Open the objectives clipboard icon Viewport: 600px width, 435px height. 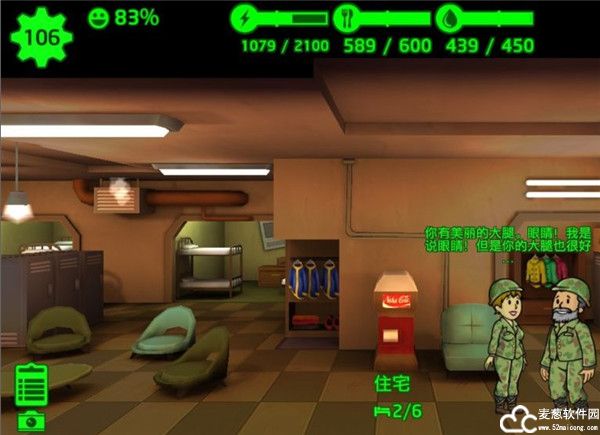33,384
